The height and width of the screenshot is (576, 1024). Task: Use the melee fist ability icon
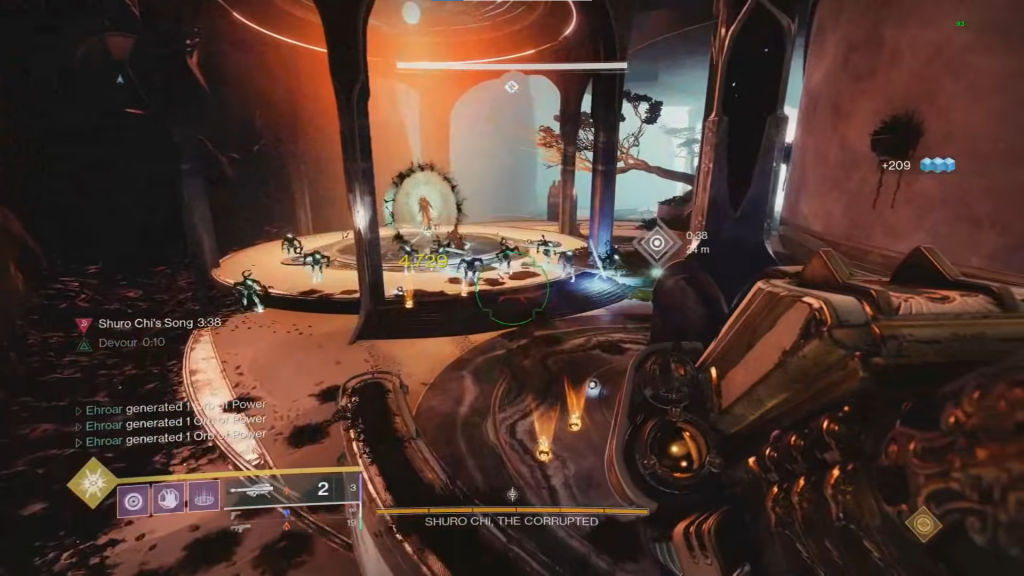[169, 497]
